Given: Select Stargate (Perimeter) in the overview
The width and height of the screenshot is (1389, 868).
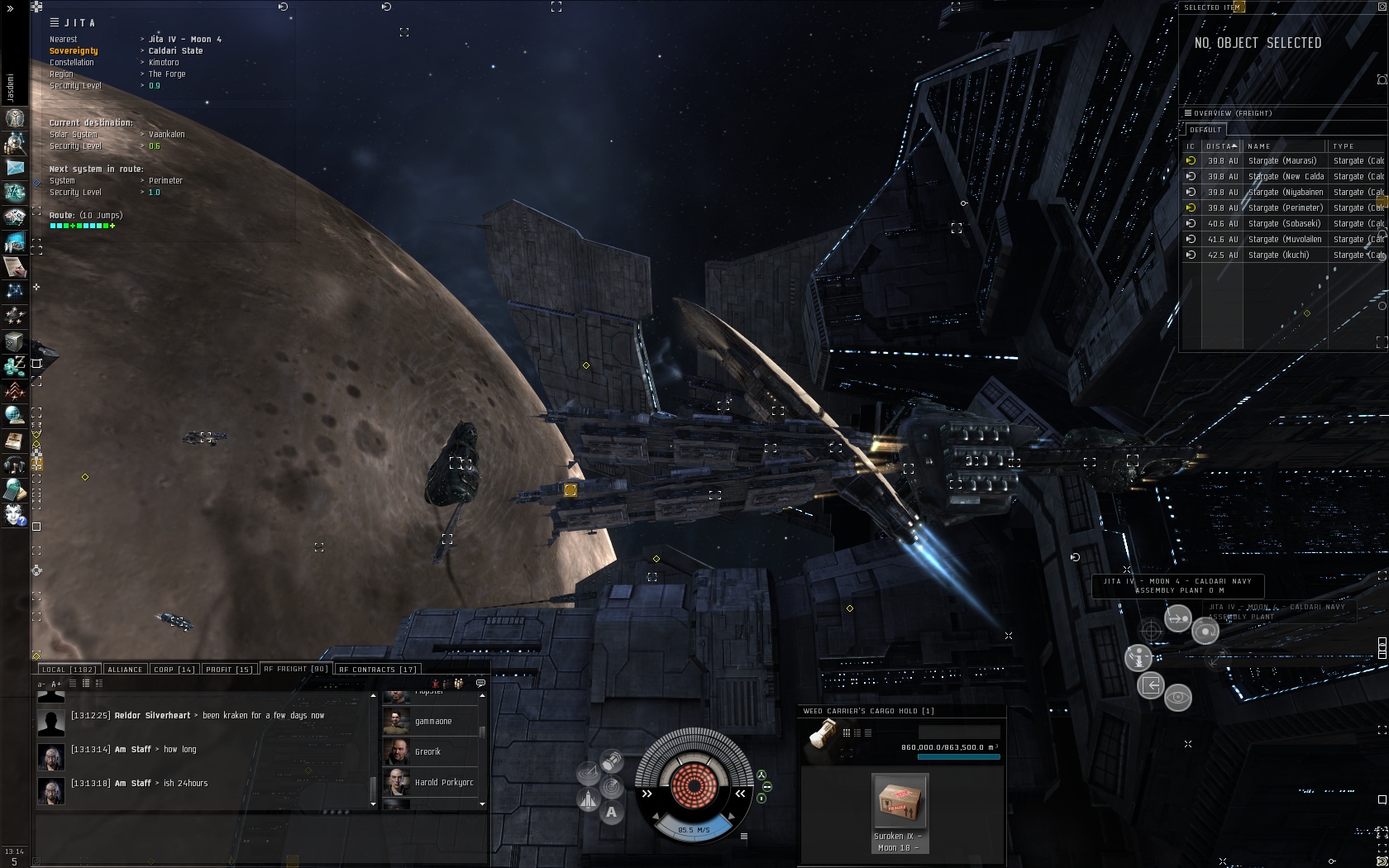Looking at the screenshot, I should click(1285, 208).
